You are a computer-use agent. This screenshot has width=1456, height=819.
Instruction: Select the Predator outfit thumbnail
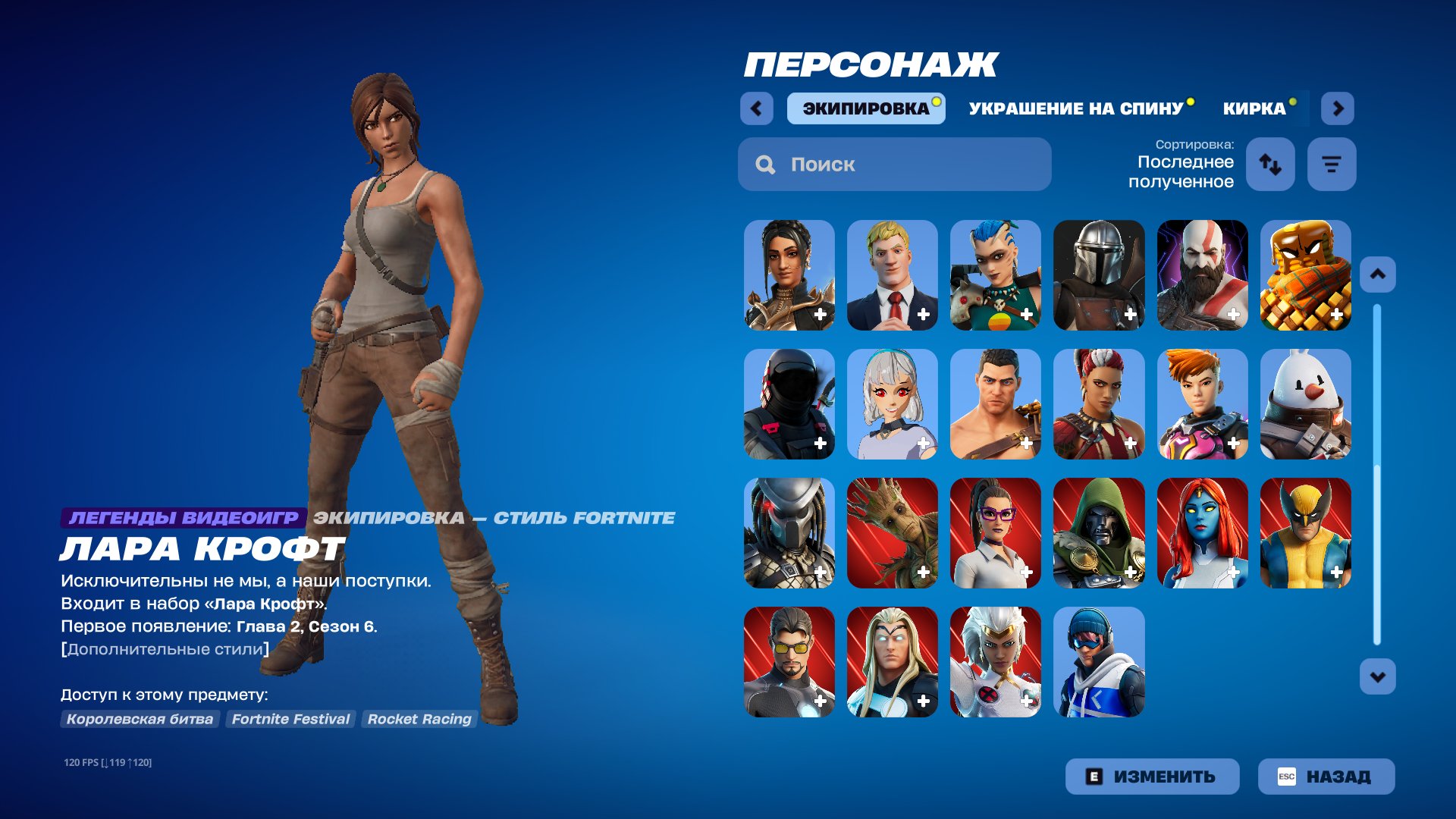point(787,533)
